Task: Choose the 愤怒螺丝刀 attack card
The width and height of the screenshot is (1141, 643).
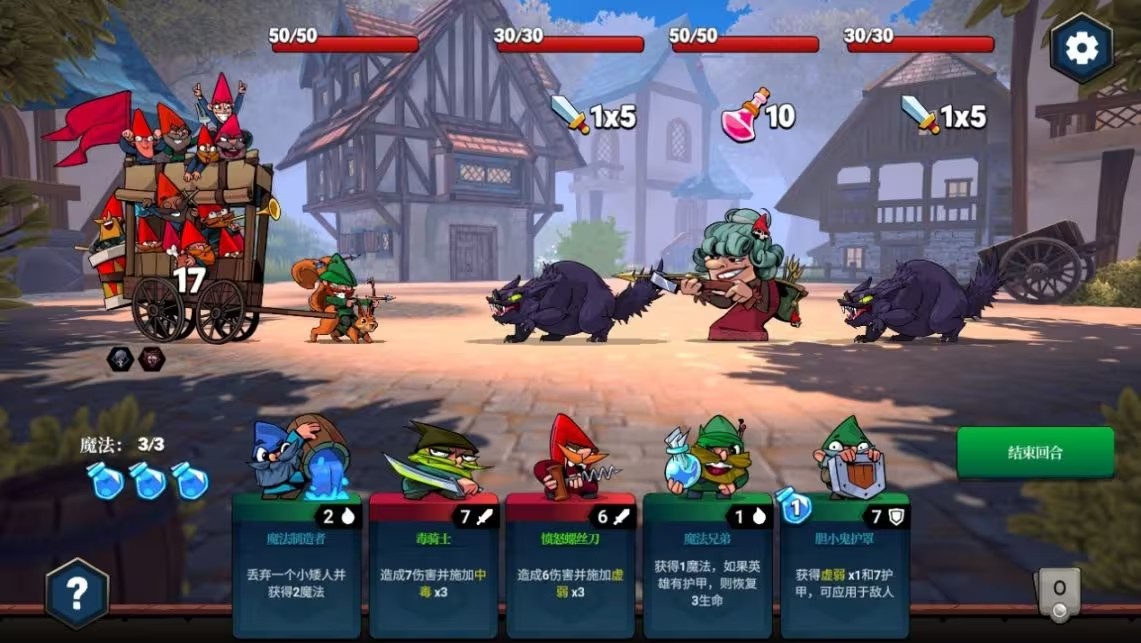Action: [570, 565]
